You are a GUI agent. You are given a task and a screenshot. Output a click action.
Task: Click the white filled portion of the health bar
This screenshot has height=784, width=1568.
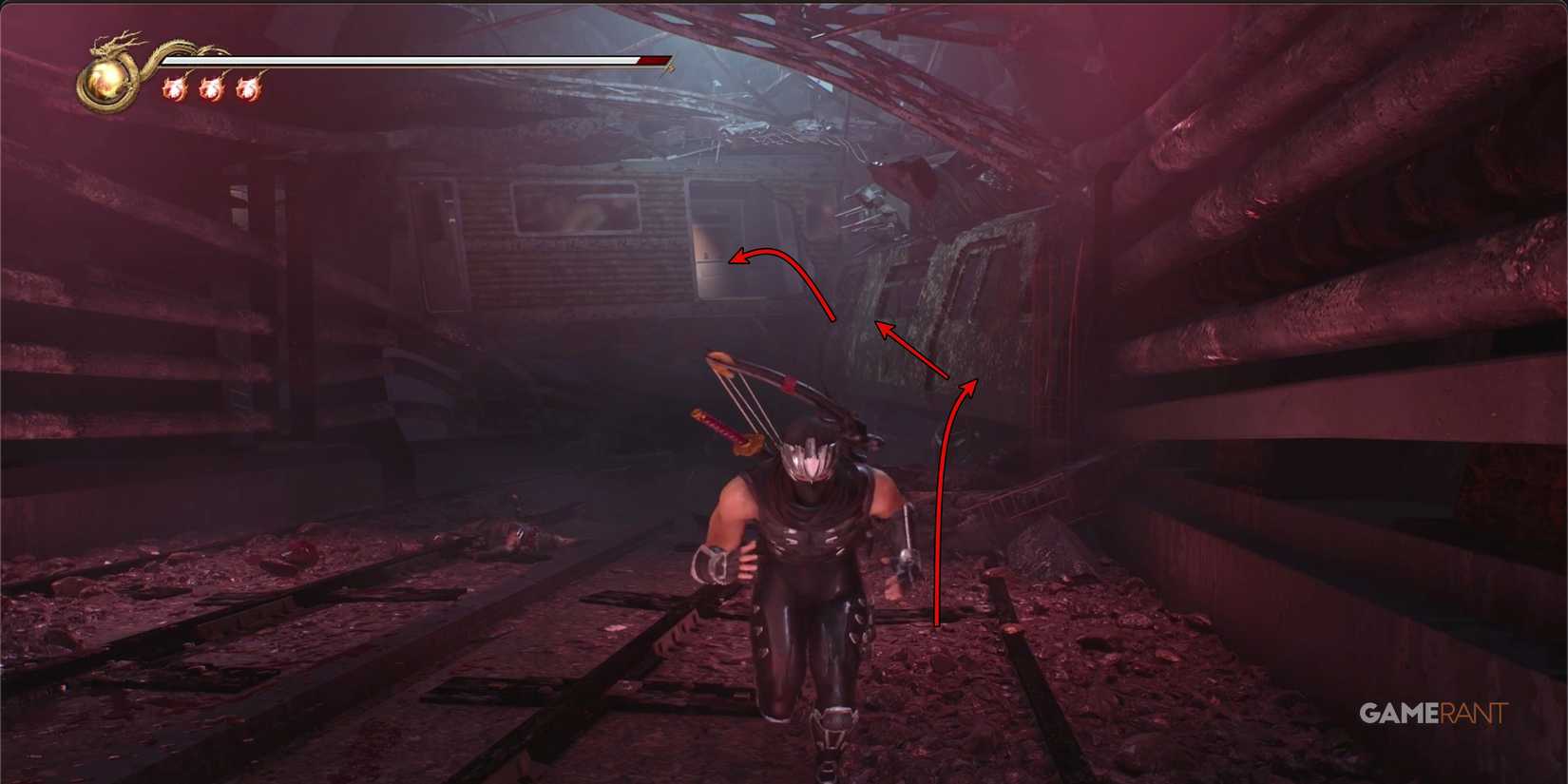[x=437, y=59]
